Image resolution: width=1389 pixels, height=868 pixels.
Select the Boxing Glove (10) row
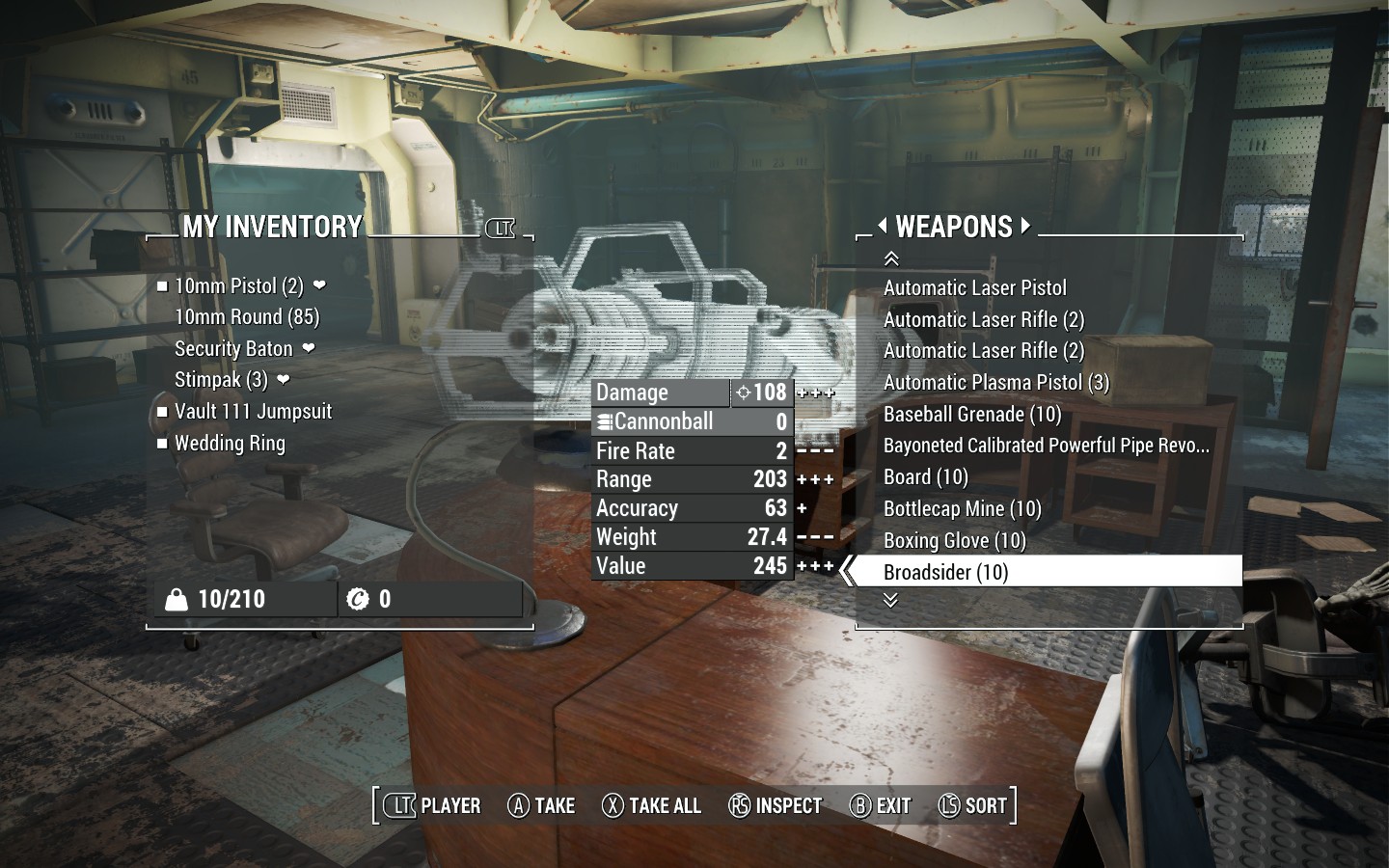click(x=954, y=541)
